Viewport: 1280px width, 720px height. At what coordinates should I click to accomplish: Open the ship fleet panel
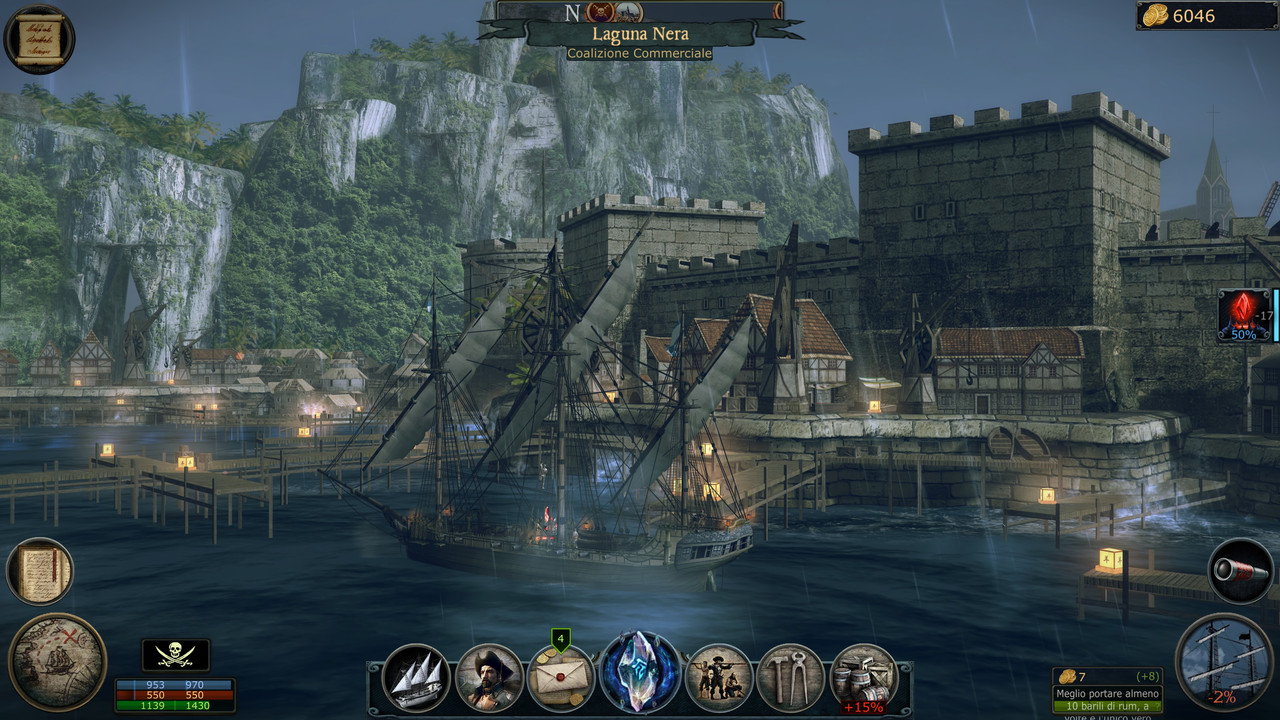[416, 677]
